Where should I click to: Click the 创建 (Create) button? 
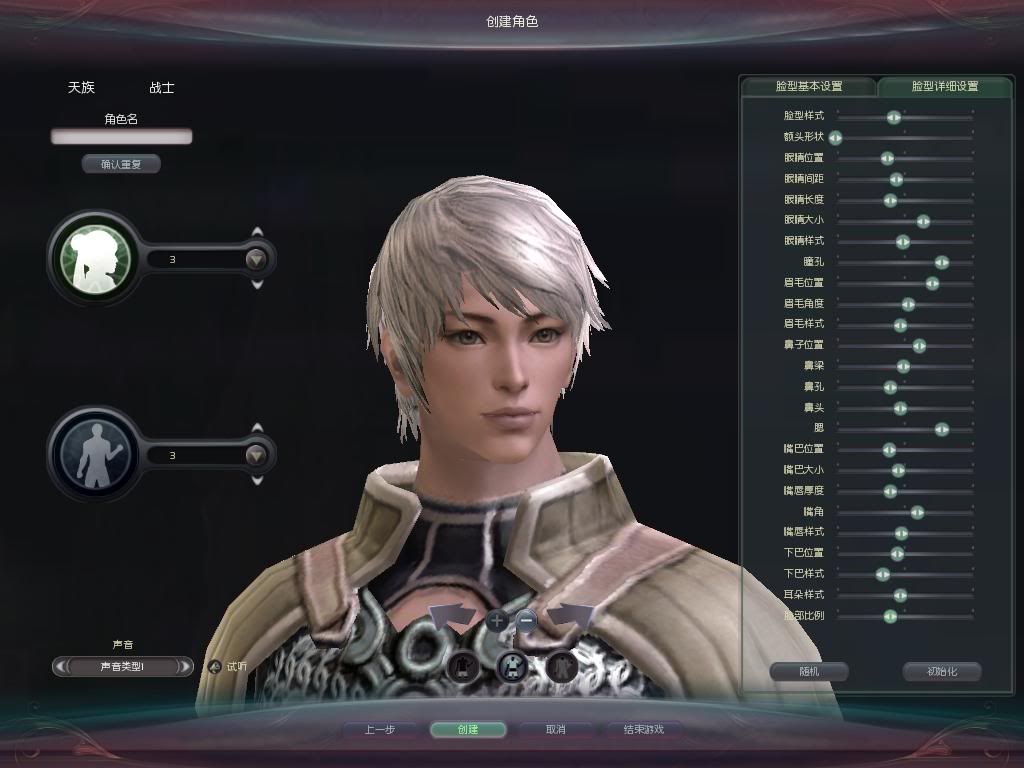pyautogui.click(x=467, y=729)
